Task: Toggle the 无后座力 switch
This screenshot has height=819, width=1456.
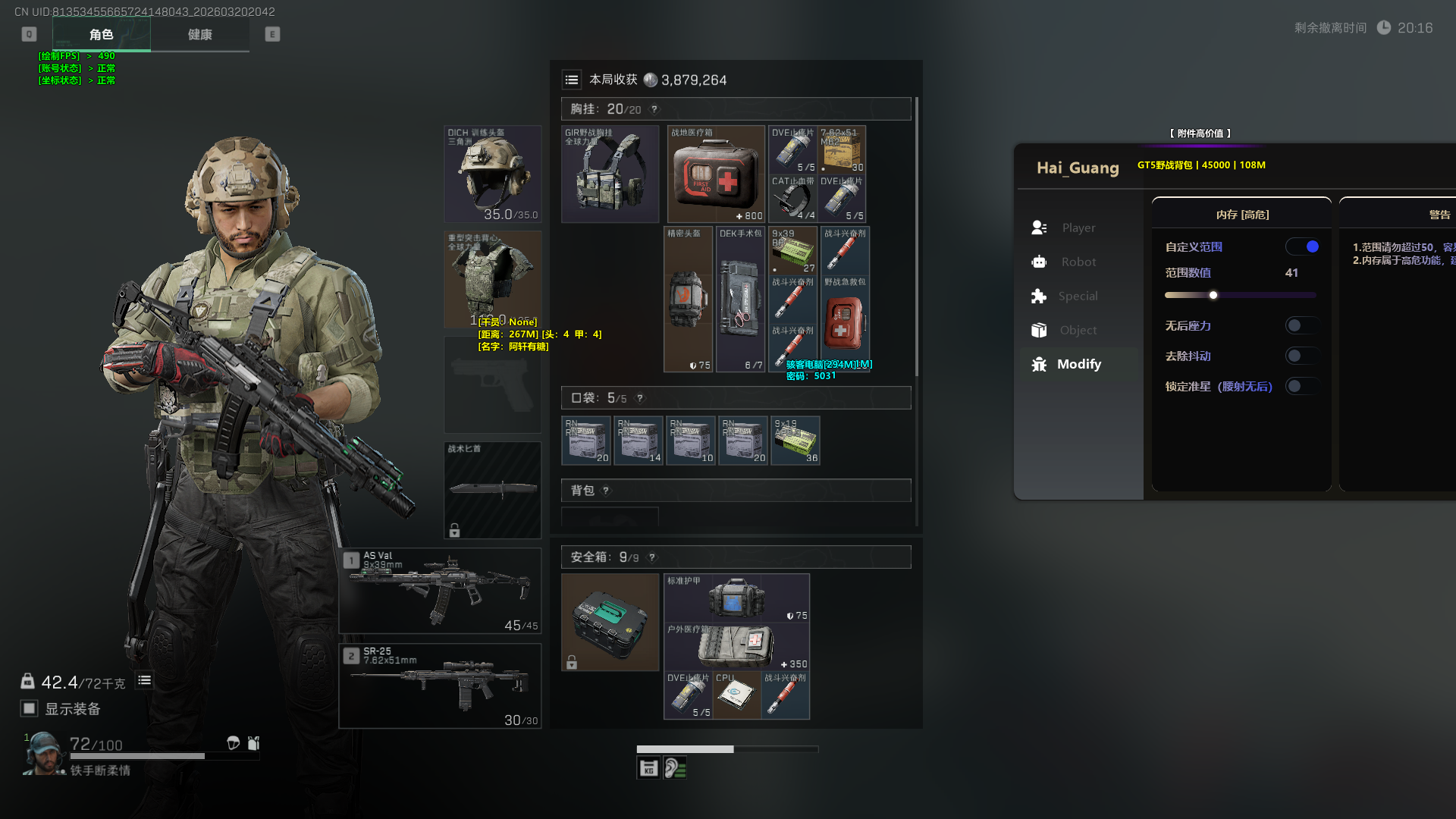Action: pyautogui.click(x=1301, y=325)
